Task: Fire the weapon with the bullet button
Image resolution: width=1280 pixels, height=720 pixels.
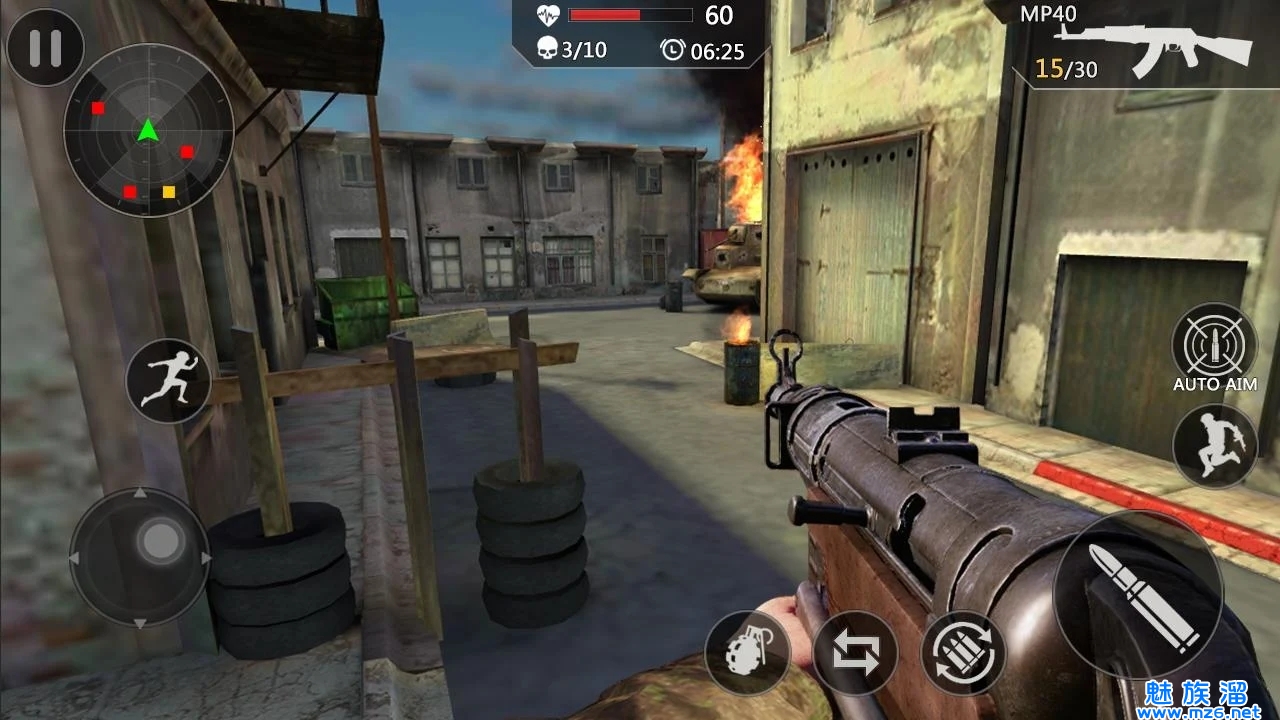Action: click(x=1138, y=594)
